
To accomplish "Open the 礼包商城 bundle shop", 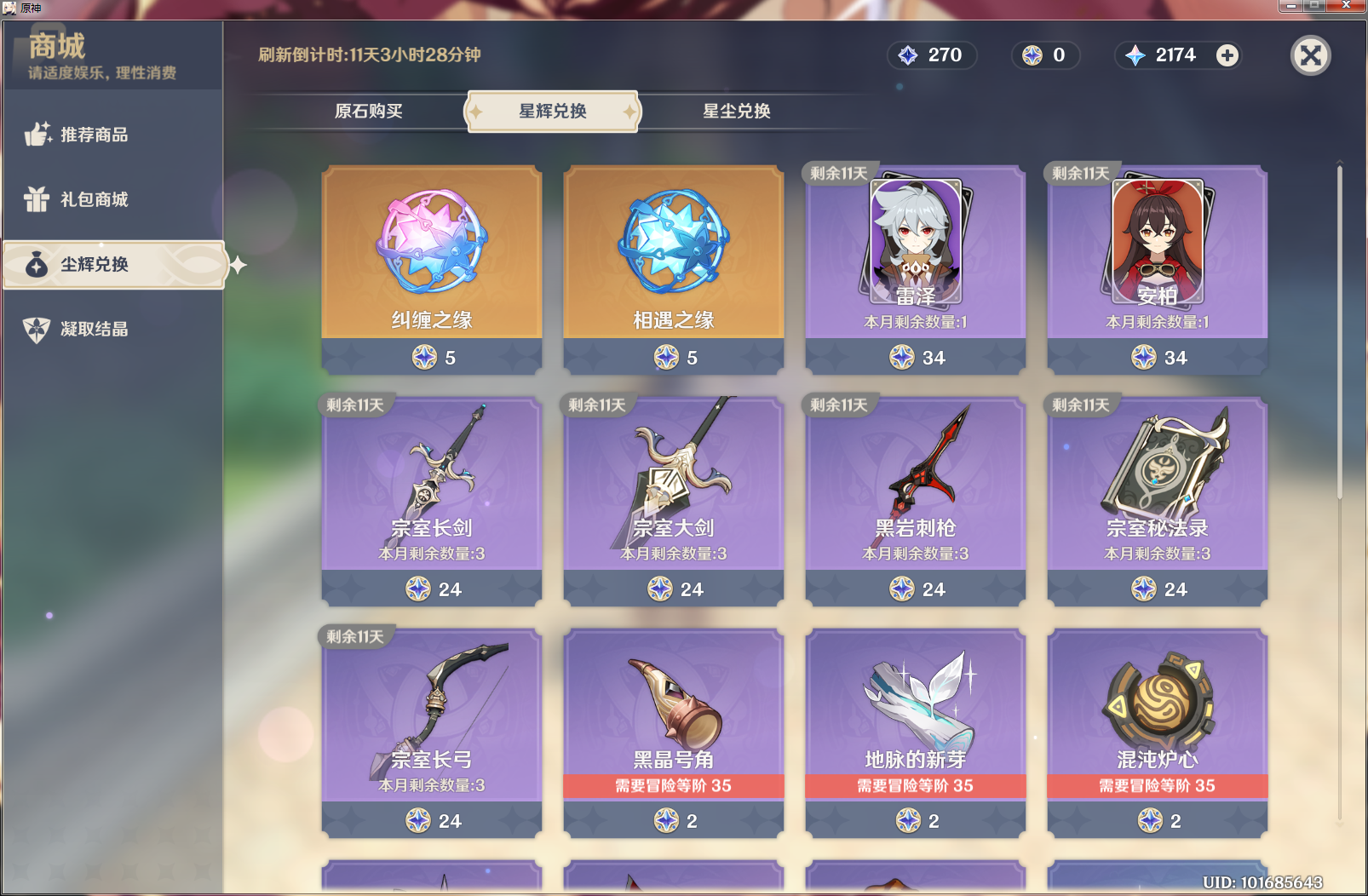I will [x=94, y=199].
